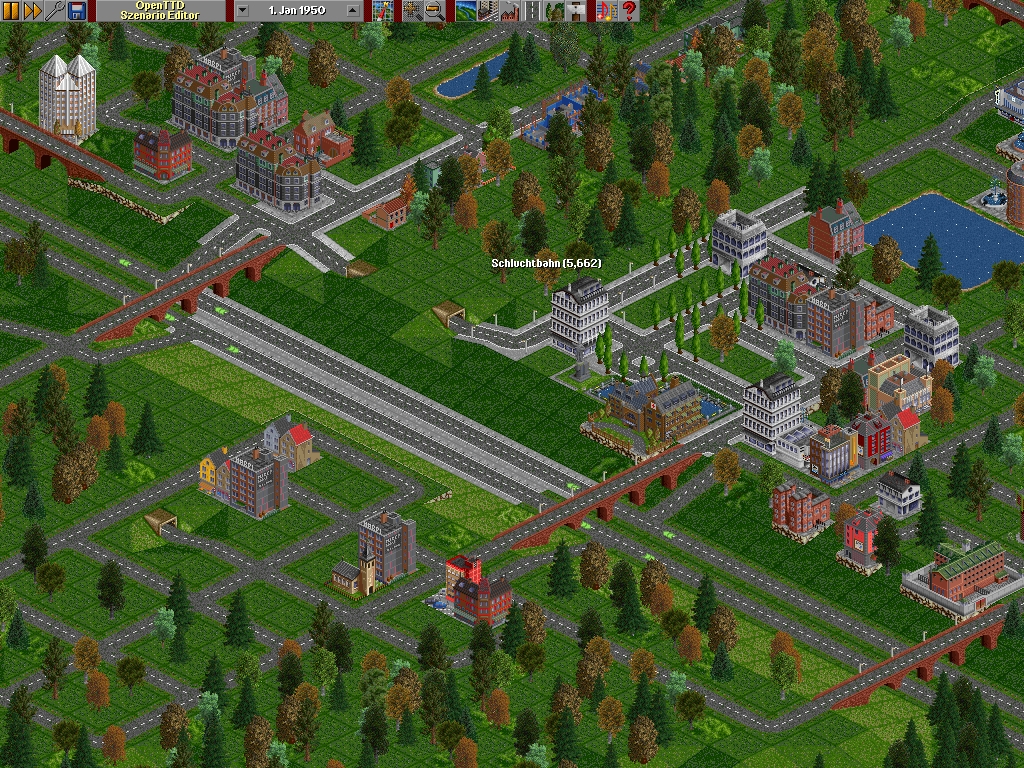Open the town generation tool

(487, 11)
